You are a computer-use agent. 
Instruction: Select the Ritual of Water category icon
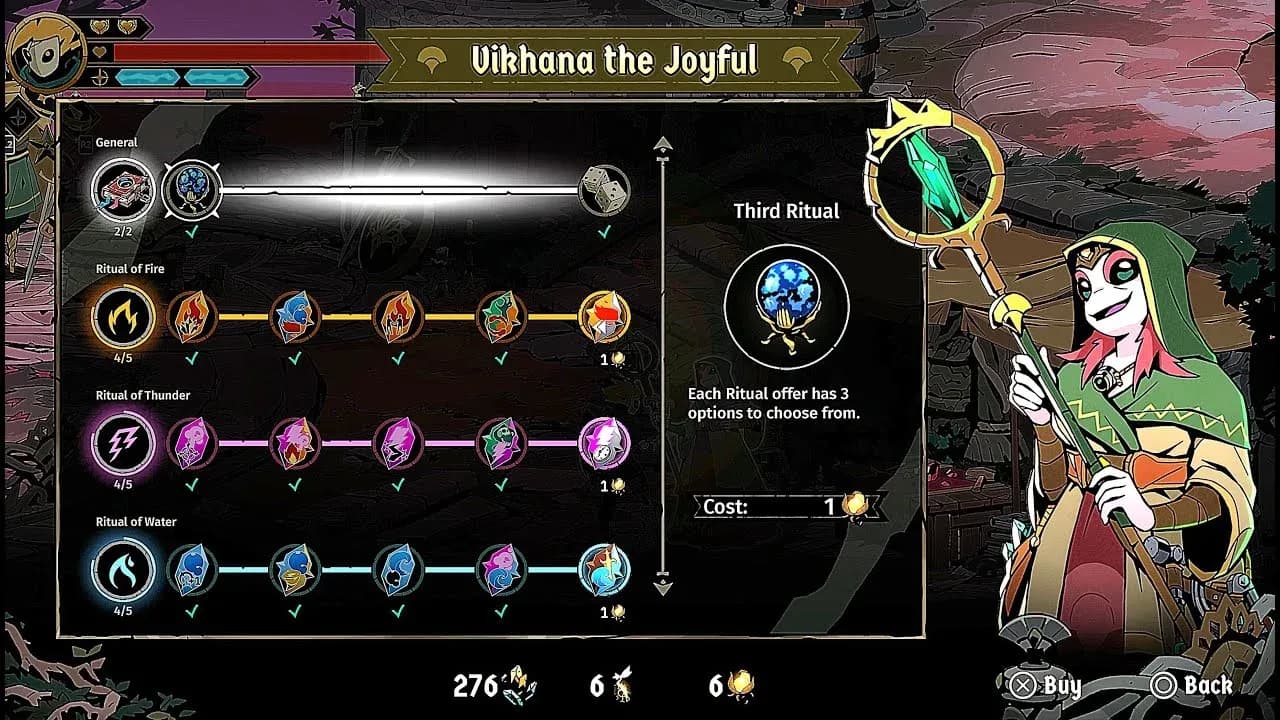124,570
